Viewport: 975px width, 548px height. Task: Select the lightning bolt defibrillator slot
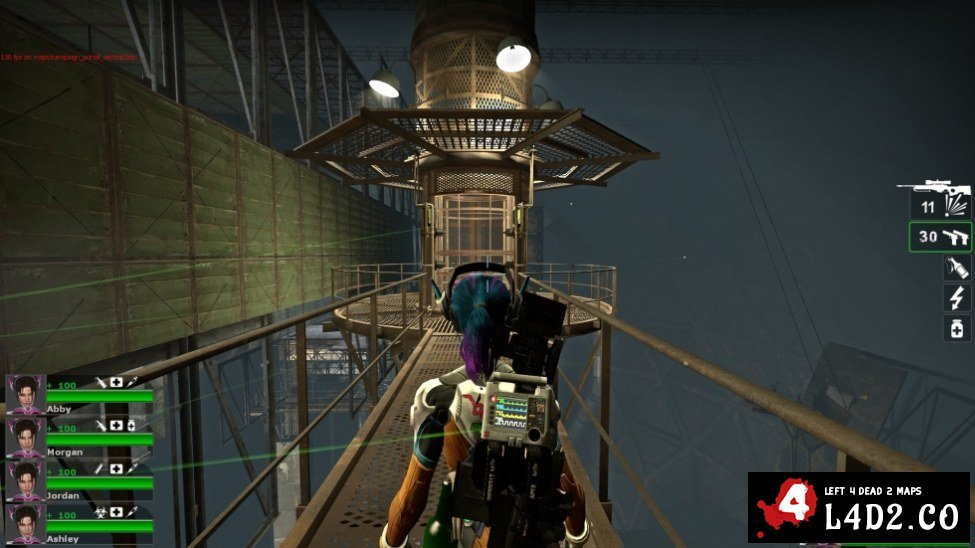(957, 297)
